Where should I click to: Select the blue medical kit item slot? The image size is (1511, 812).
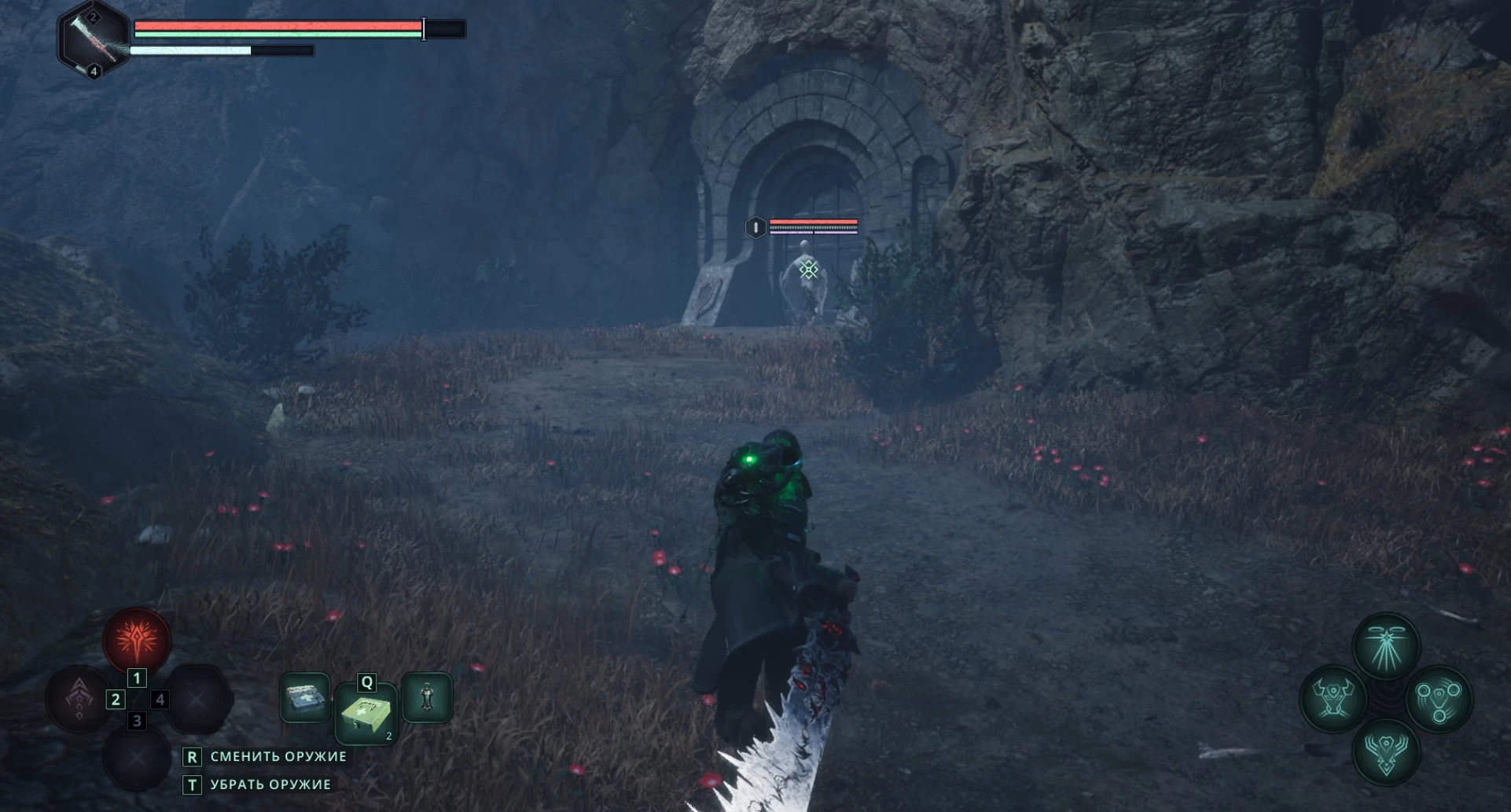(x=305, y=697)
